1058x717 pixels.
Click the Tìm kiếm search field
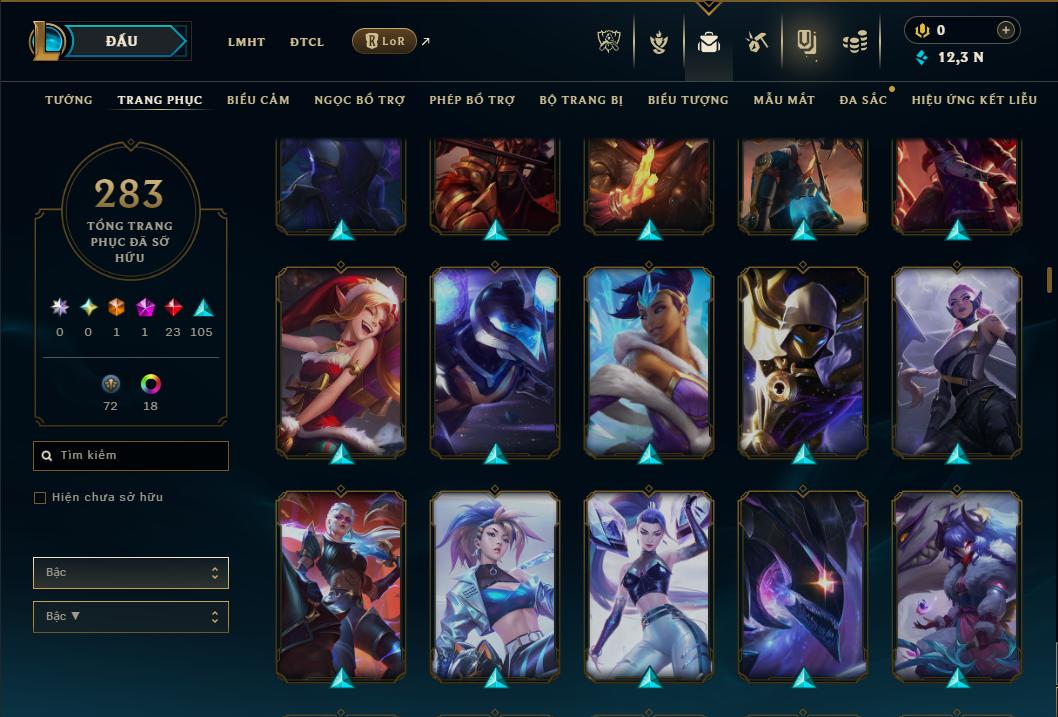(131, 456)
